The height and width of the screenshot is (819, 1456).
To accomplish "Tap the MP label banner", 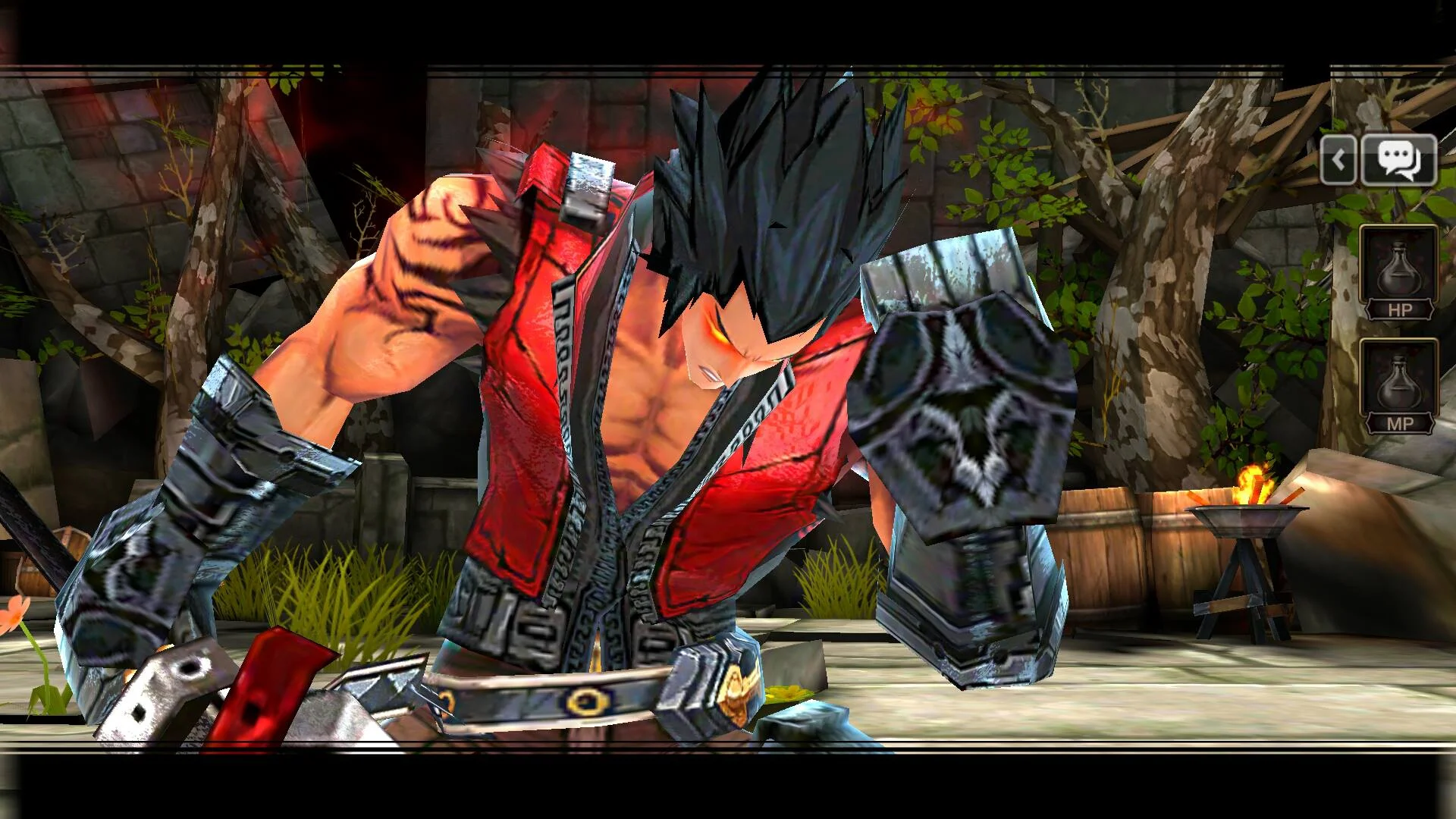I will 1399,423.
